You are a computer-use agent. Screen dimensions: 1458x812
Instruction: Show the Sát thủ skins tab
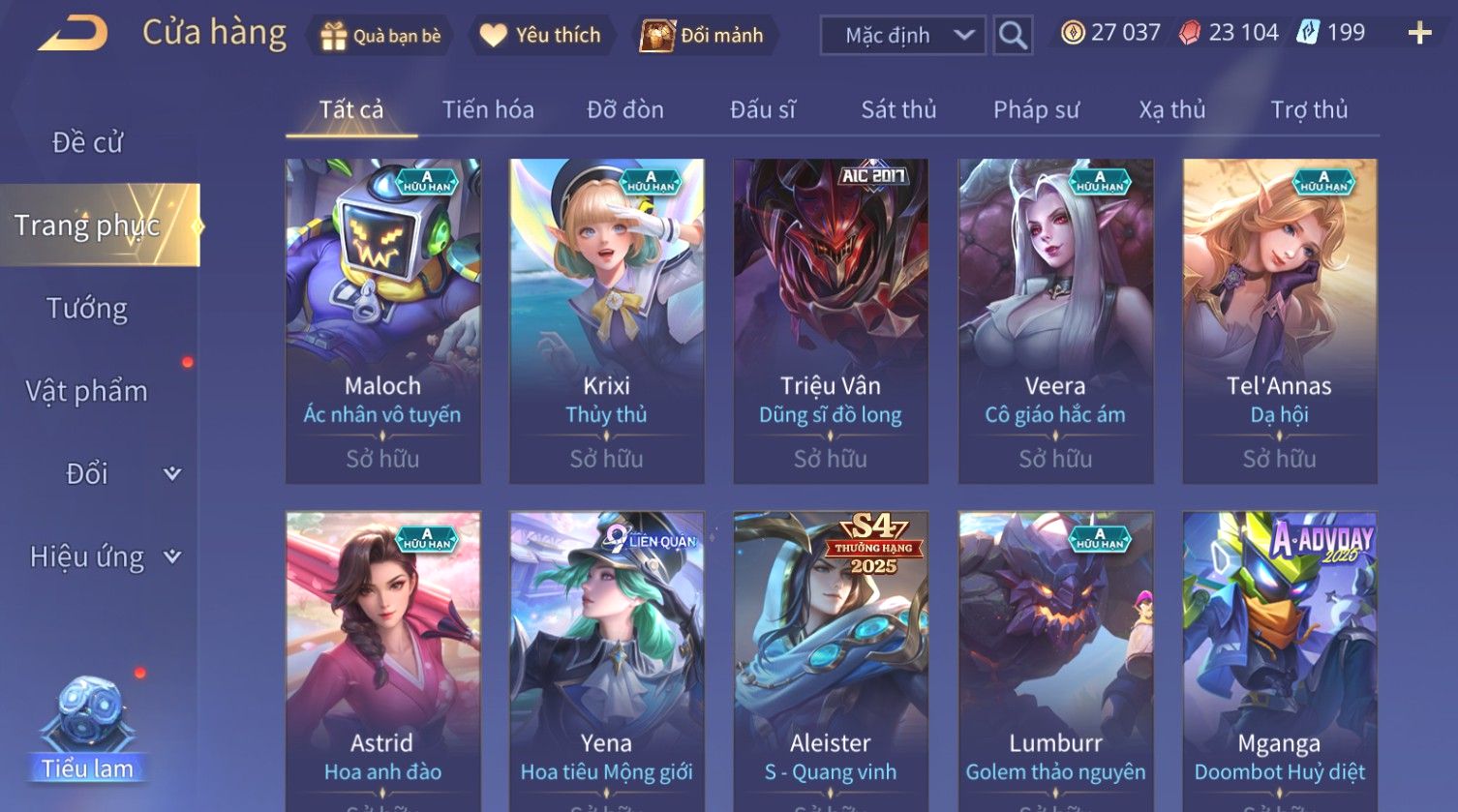[898, 109]
